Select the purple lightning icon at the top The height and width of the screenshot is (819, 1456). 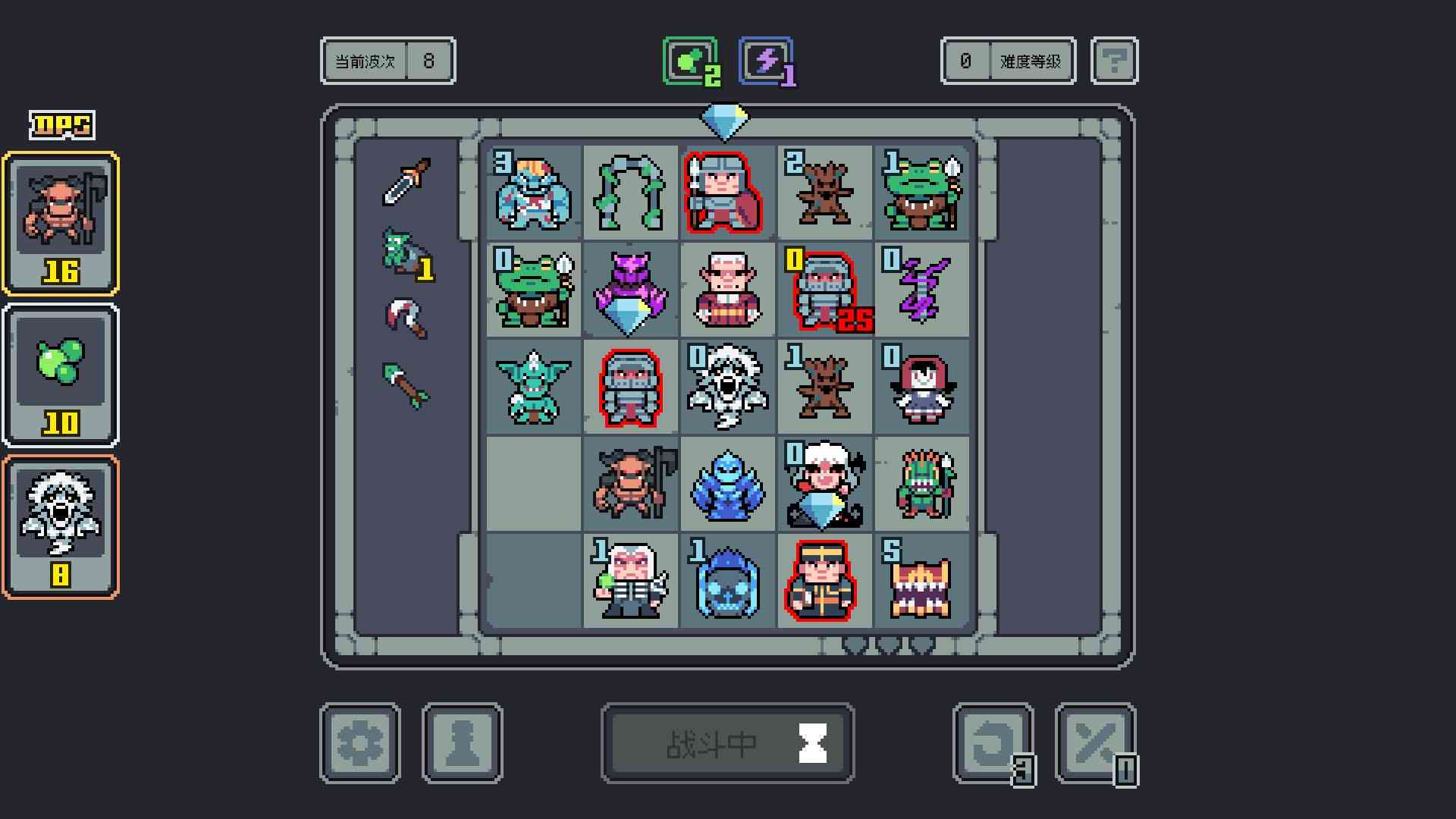766,61
